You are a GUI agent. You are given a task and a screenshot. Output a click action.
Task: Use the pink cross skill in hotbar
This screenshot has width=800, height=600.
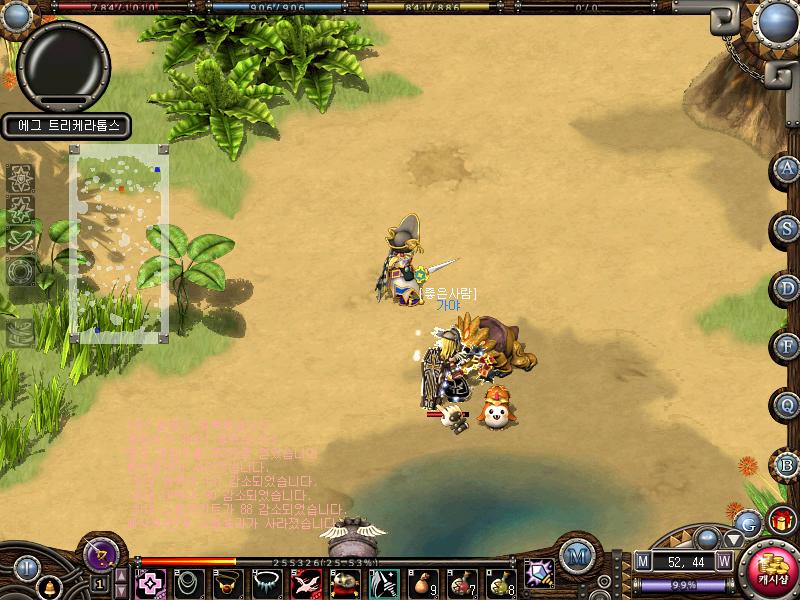(x=150, y=583)
